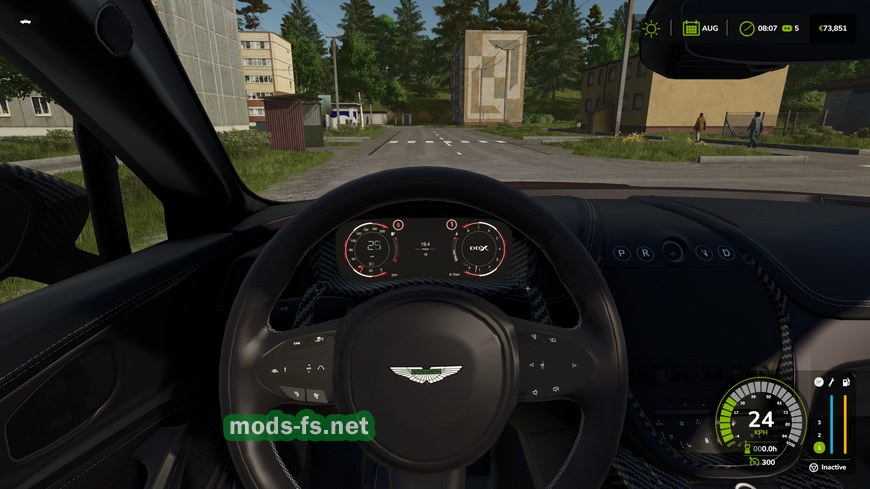Click the sun weather icon
Viewport: 870px width, 489px height.
click(651, 28)
